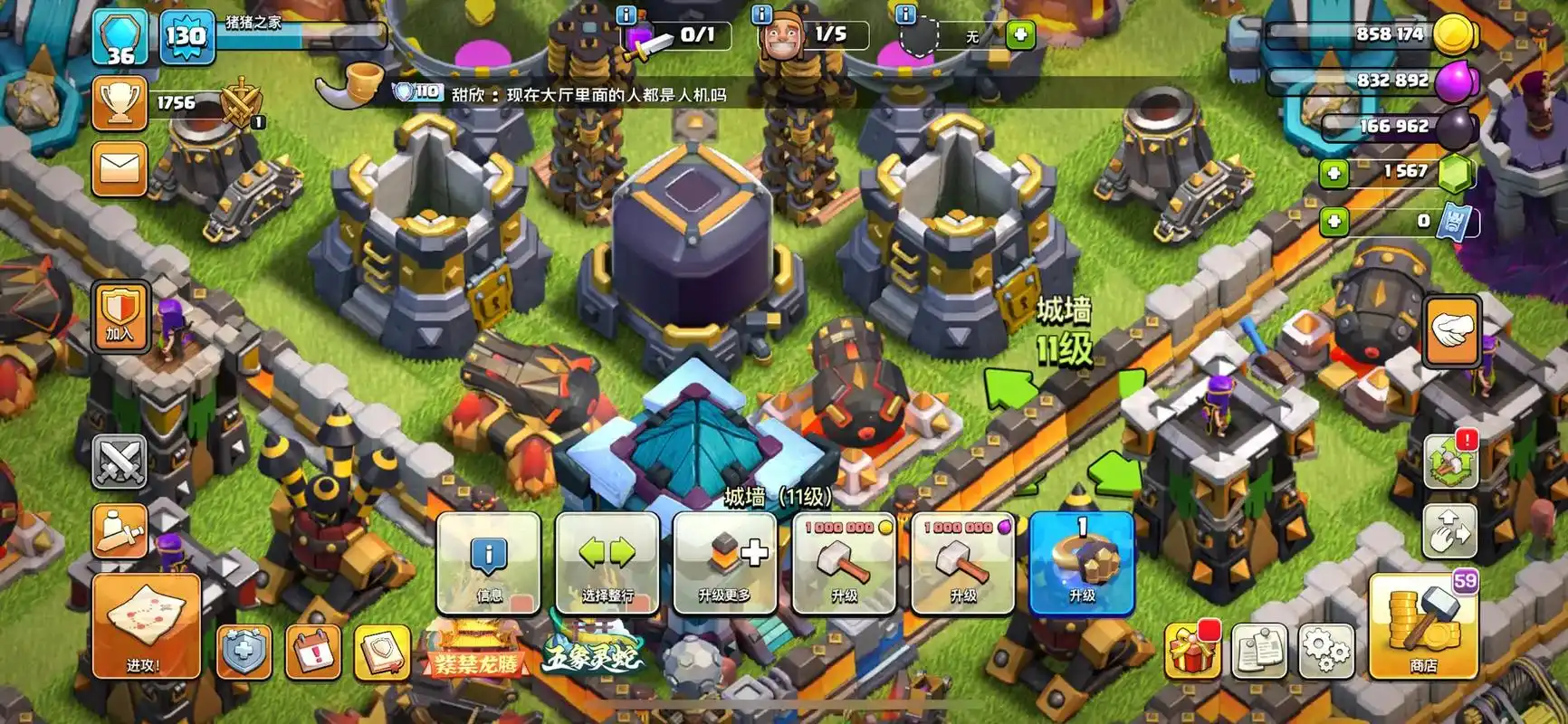Tap the 升级更多 upgrade more button
The width and height of the screenshot is (1568, 724).
click(724, 563)
